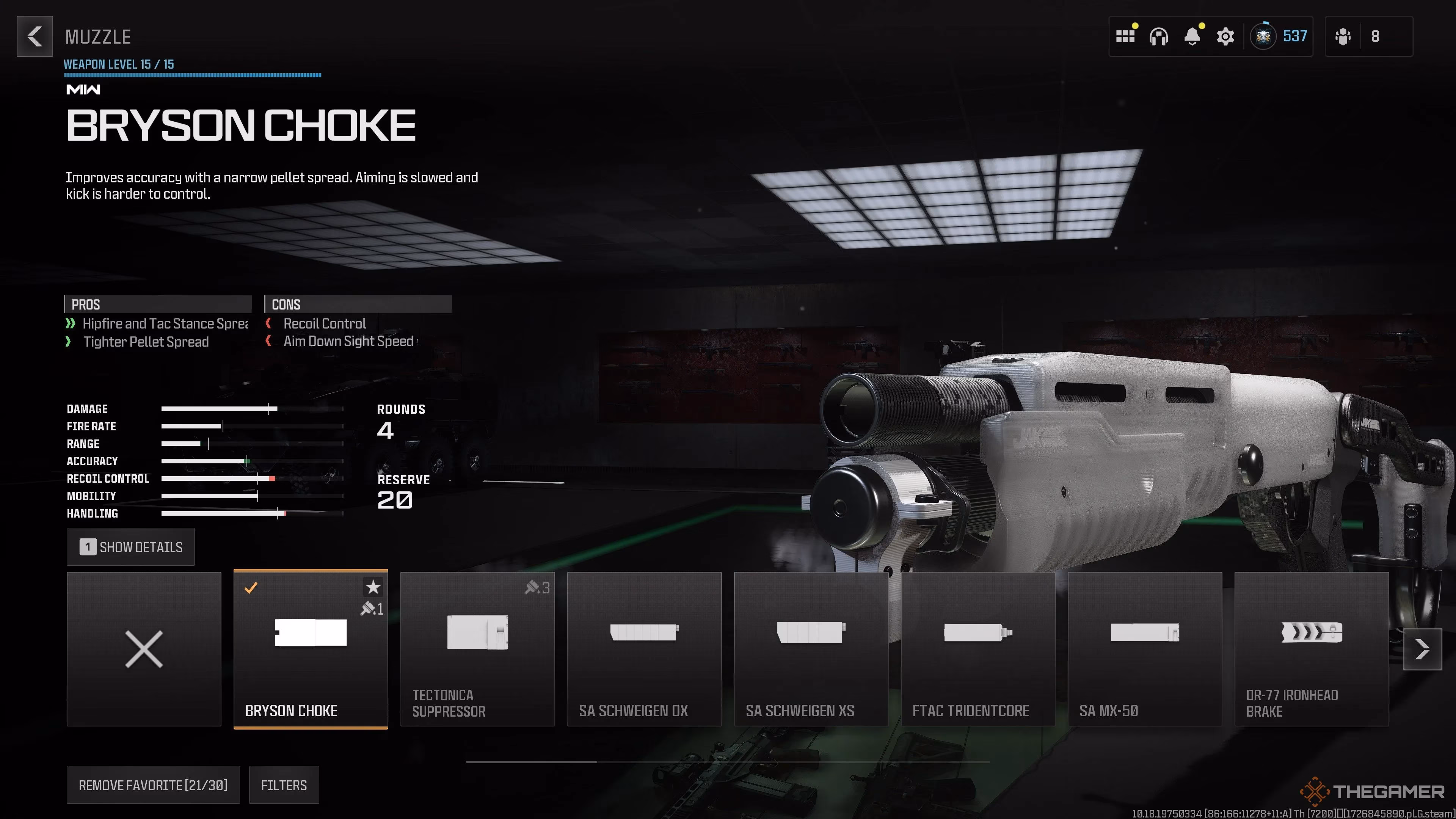Toggle Show Details panel
Viewport: 1456px width, 819px height.
pyautogui.click(x=130, y=546)
